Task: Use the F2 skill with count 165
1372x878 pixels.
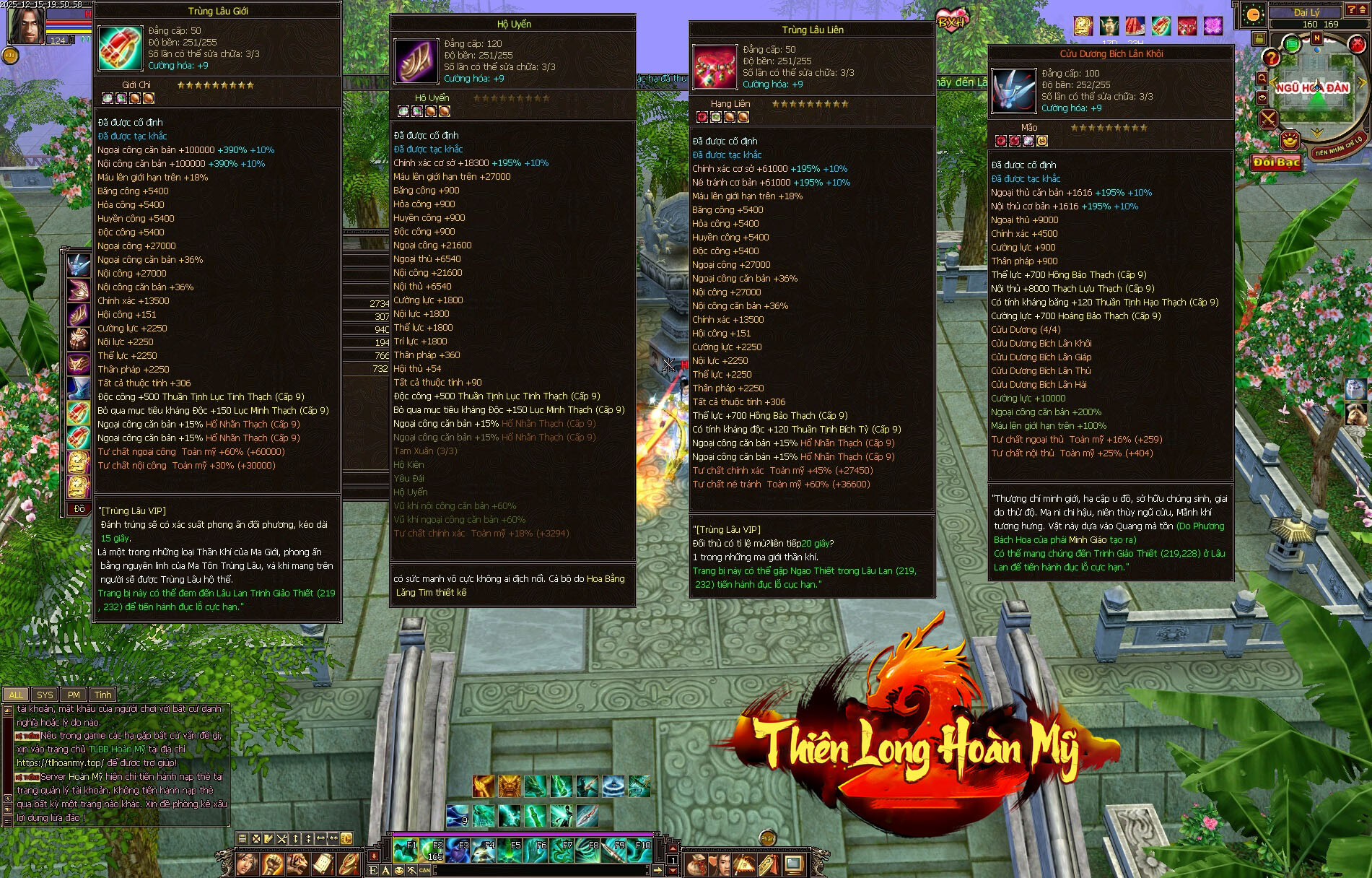Action: coord(432,851)
